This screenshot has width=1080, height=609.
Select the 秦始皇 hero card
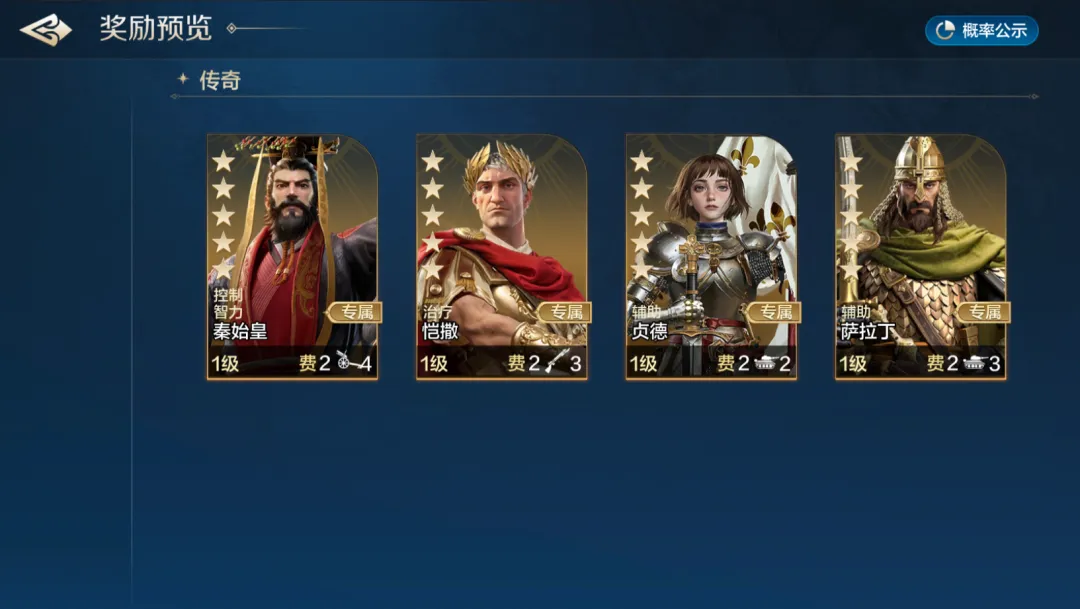(292, 257)
